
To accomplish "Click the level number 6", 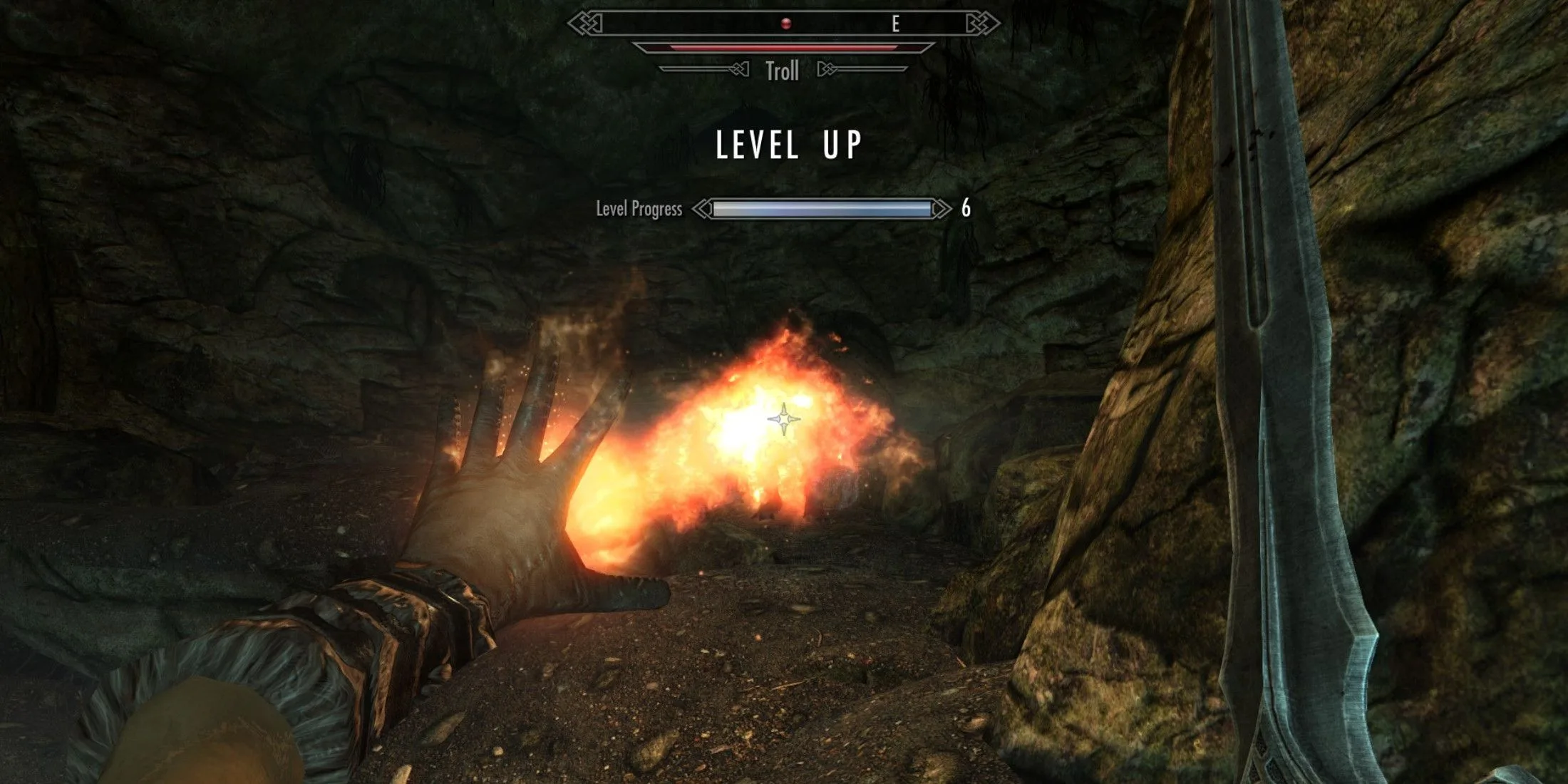I will (967, 208).
